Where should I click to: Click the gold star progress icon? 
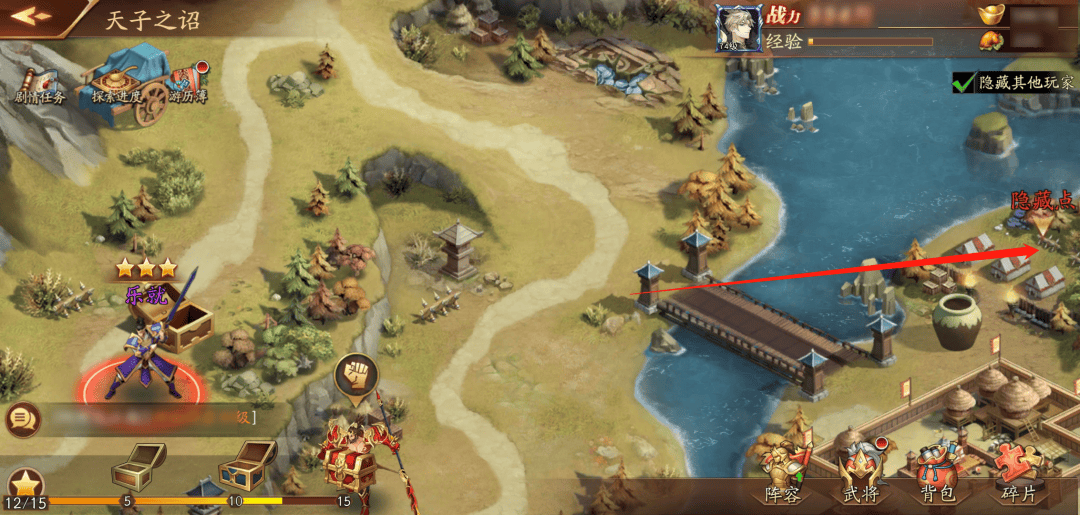coord(24,484)
